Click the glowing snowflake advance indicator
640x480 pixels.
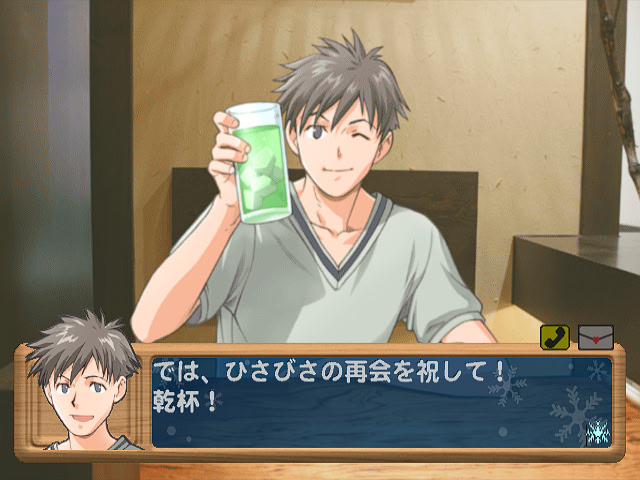pos(598,431)
